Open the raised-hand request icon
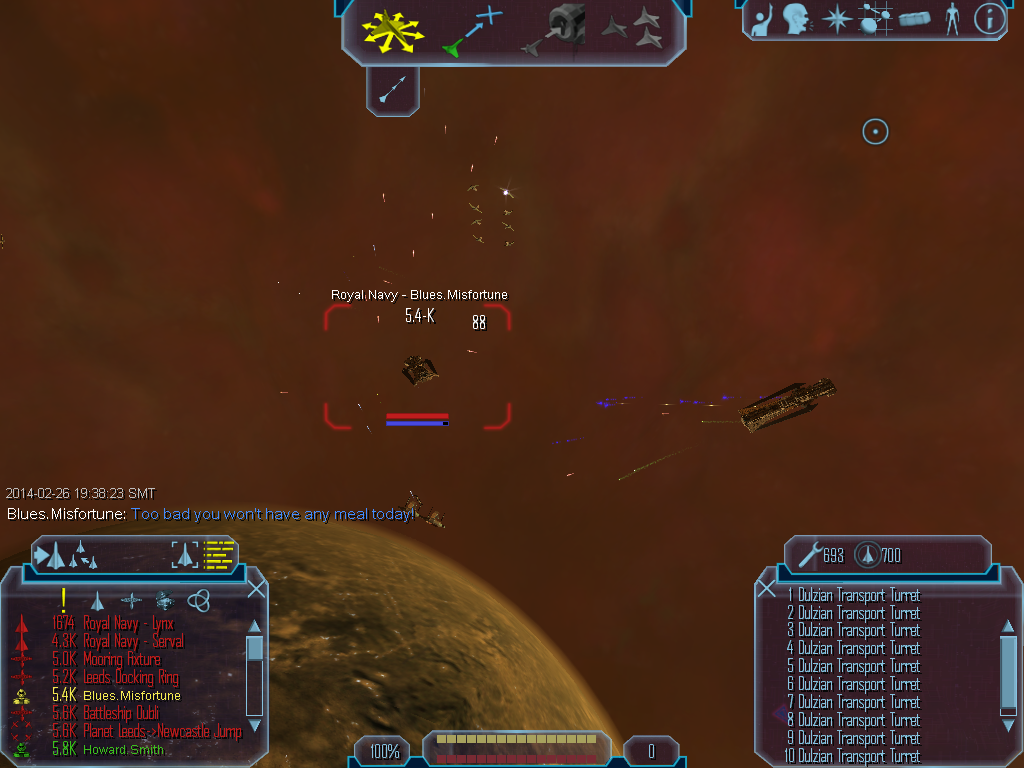Viewport: 1024px width, 768px height. click(762, 18)
